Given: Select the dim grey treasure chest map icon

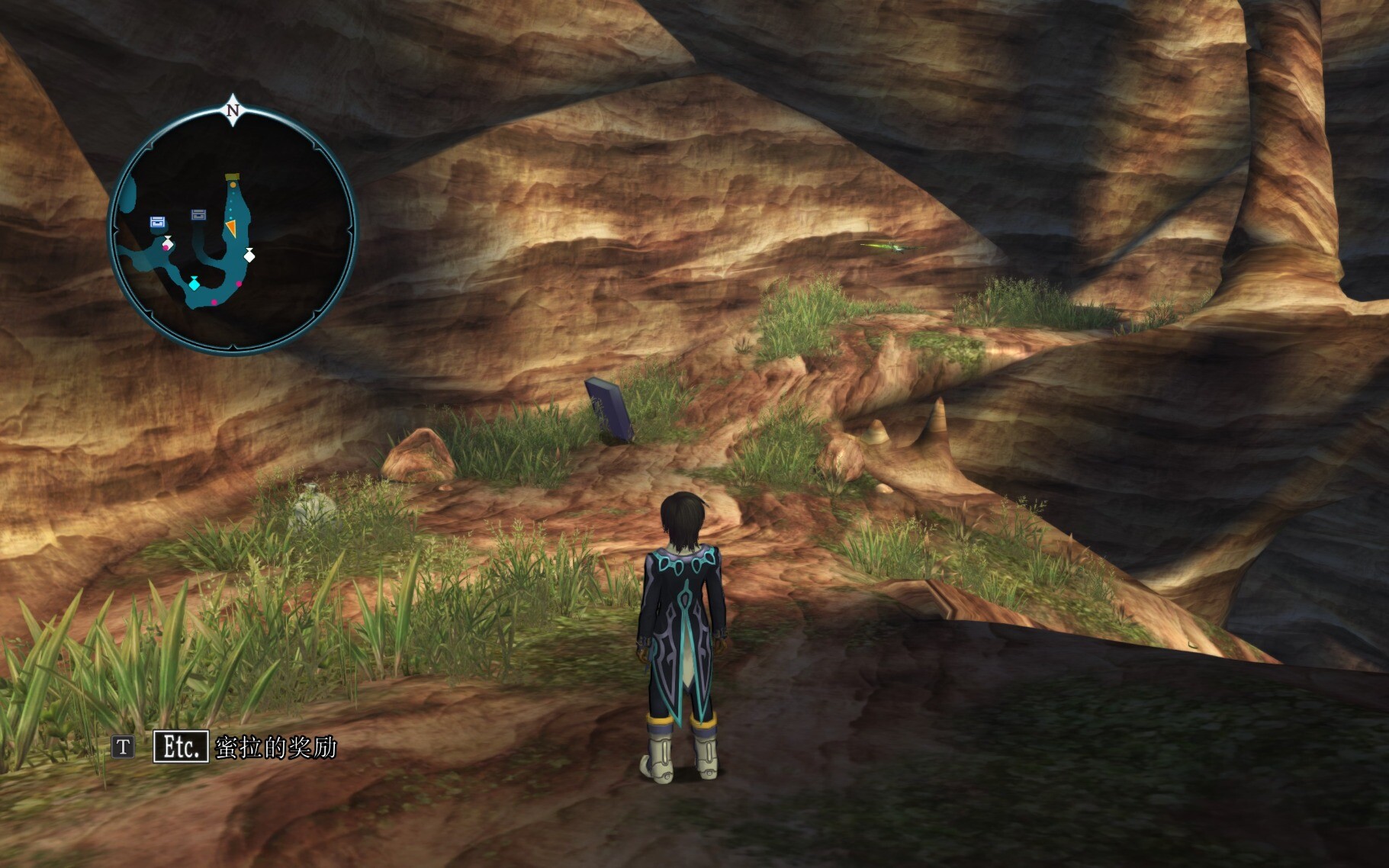Looking at the screenshot, I should tap(199, 215).
